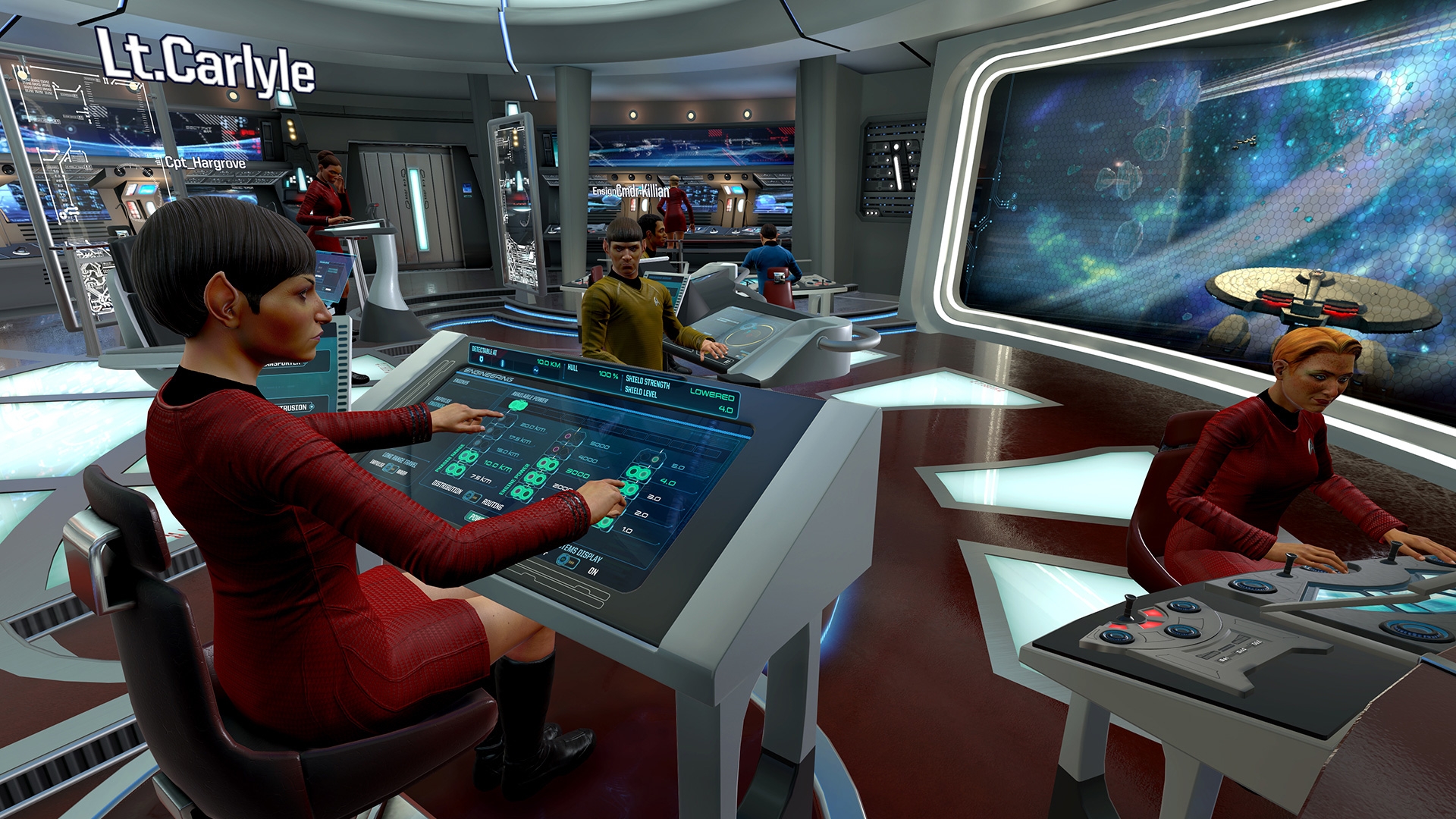Expand the Transporter panel on the side screen
Image resolution: width=1456 pixels, height=819 pixels.
point(305,364)
